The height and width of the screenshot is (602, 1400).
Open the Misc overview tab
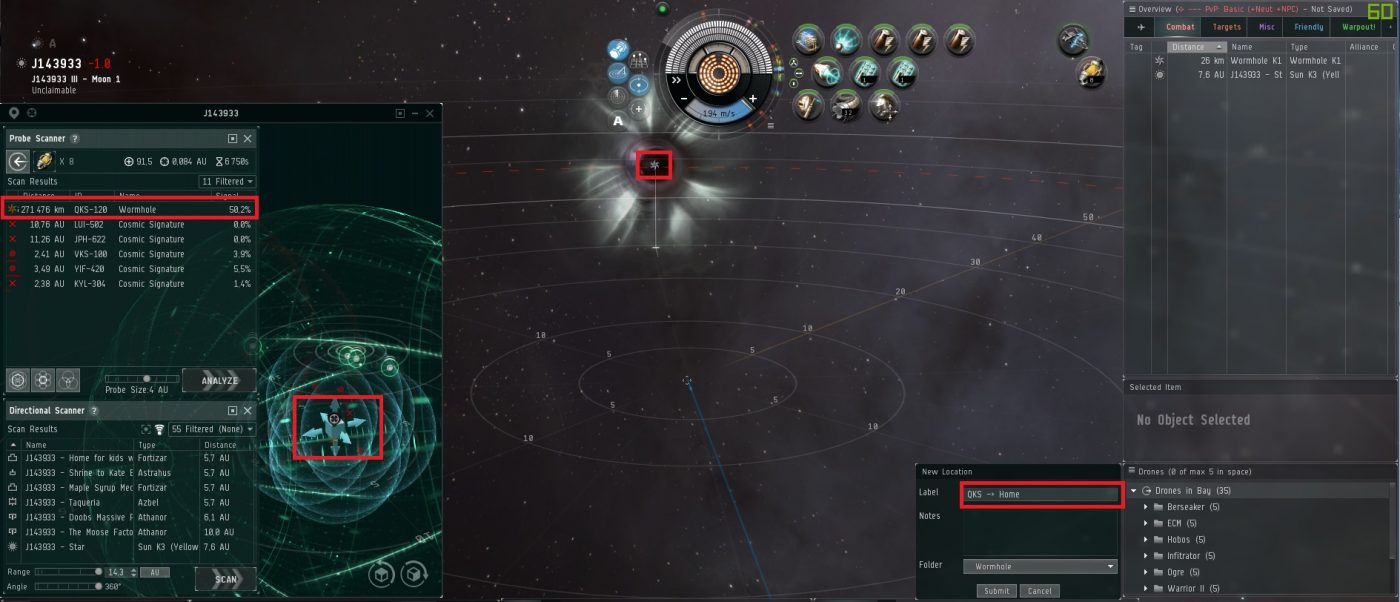pos(1267,27)
